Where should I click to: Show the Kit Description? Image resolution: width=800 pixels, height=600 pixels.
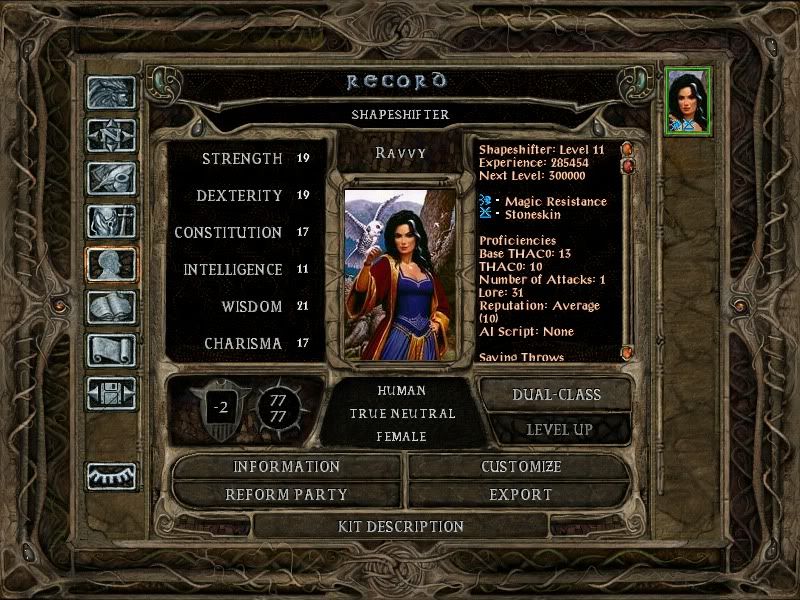[401, 526]
